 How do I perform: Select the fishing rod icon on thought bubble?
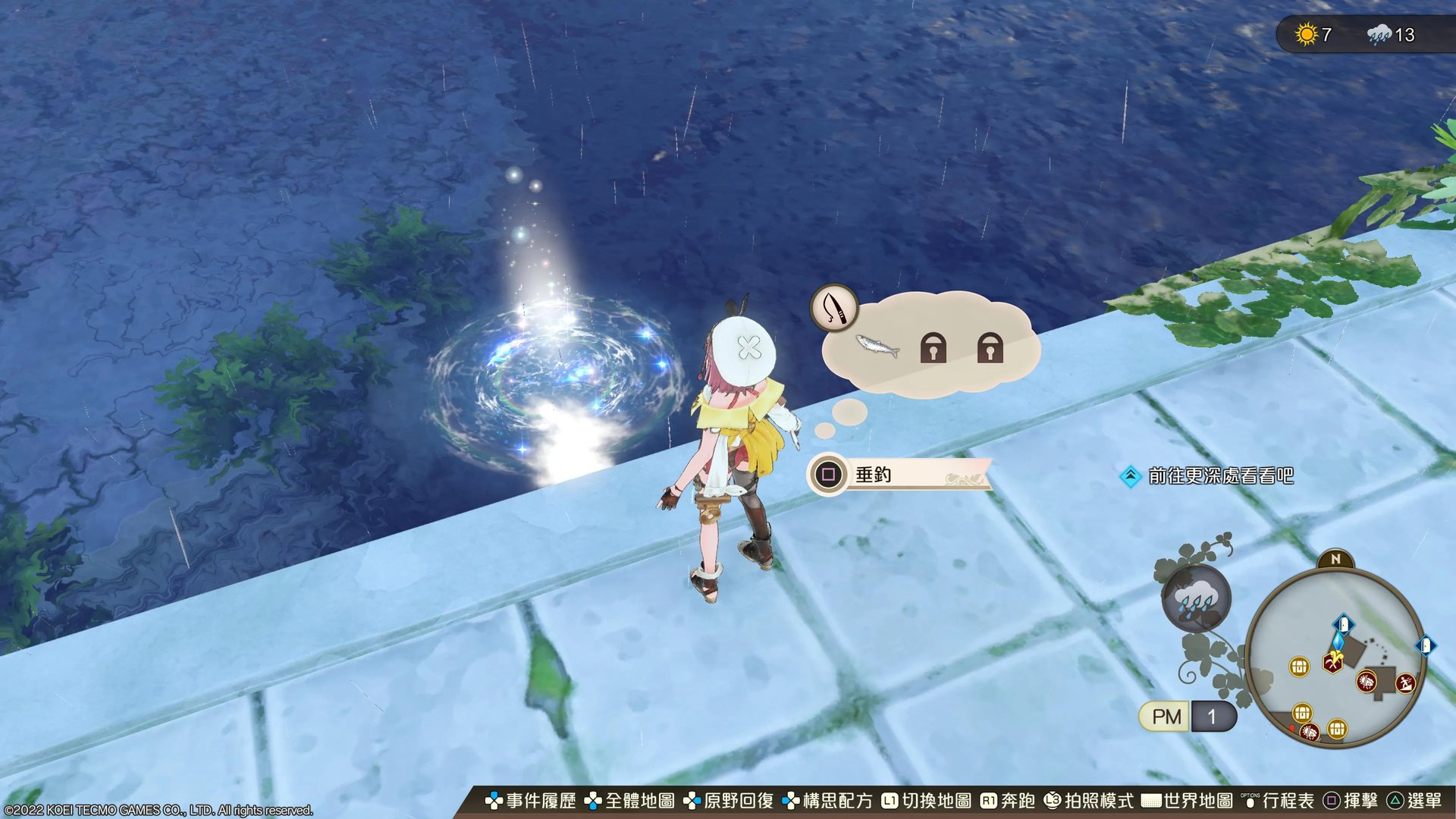tap(833, 308)
